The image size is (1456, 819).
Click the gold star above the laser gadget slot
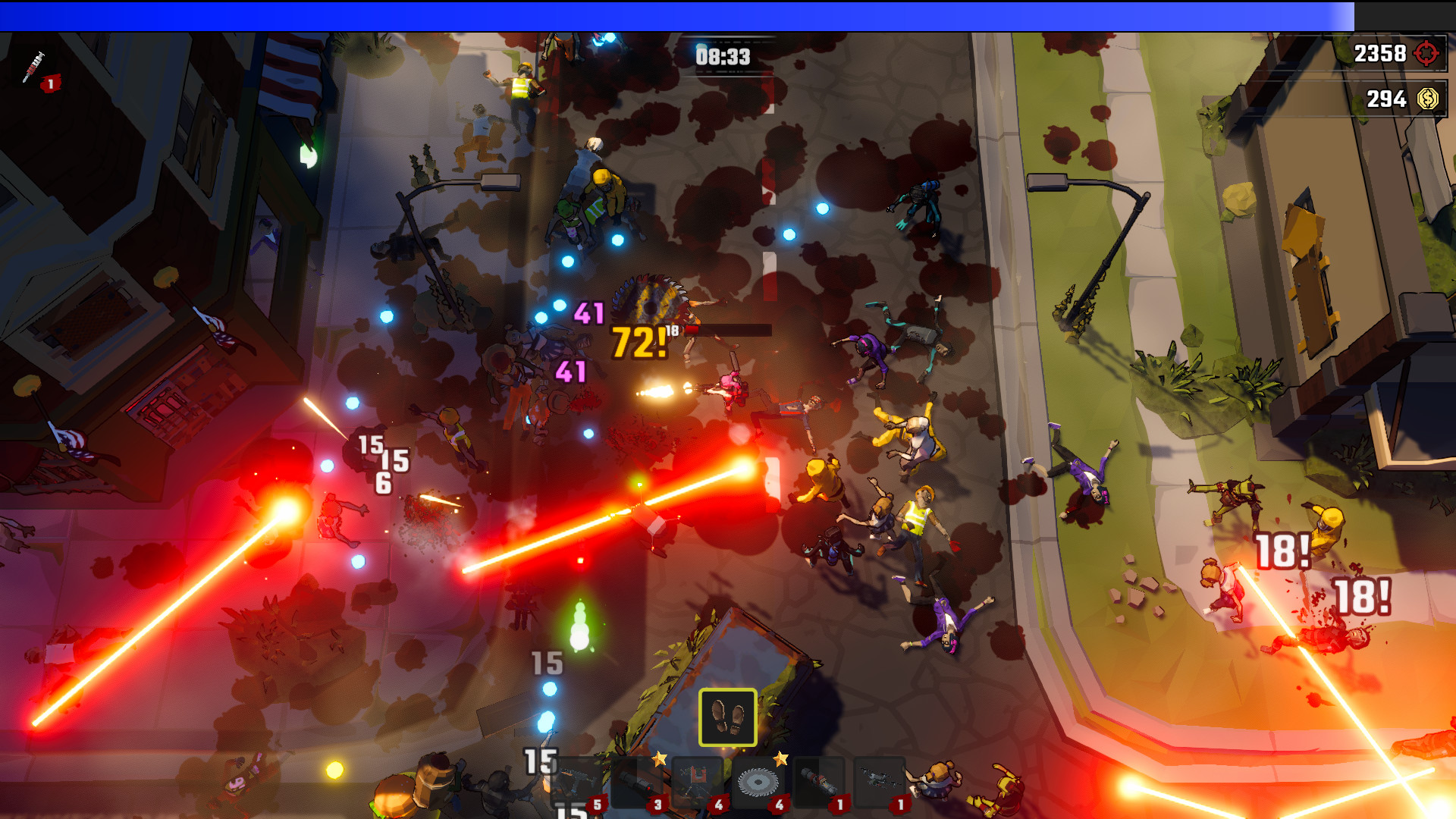click(x=660, y=758)
